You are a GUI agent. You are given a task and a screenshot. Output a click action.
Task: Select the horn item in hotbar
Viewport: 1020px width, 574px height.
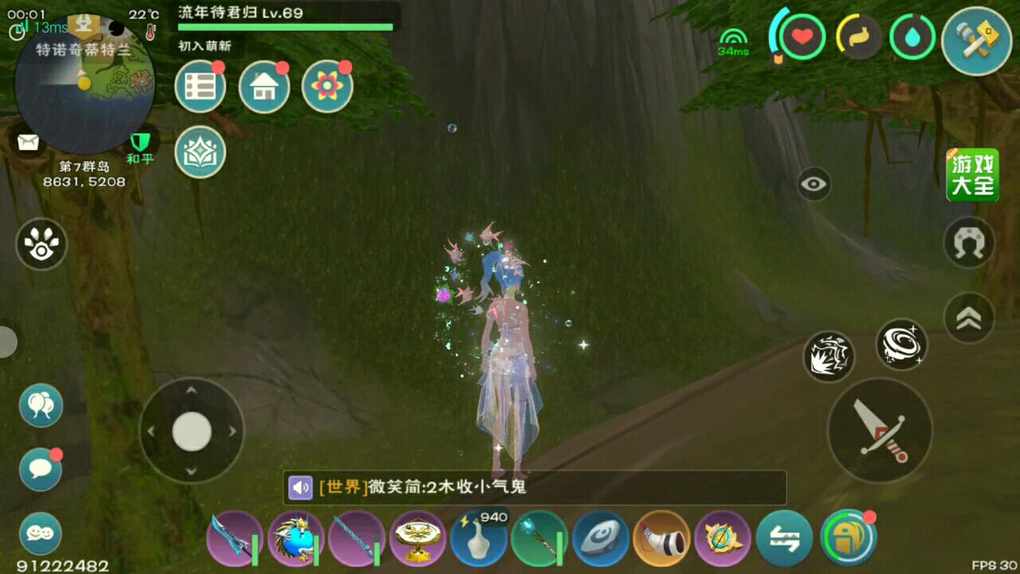point(661,539)
